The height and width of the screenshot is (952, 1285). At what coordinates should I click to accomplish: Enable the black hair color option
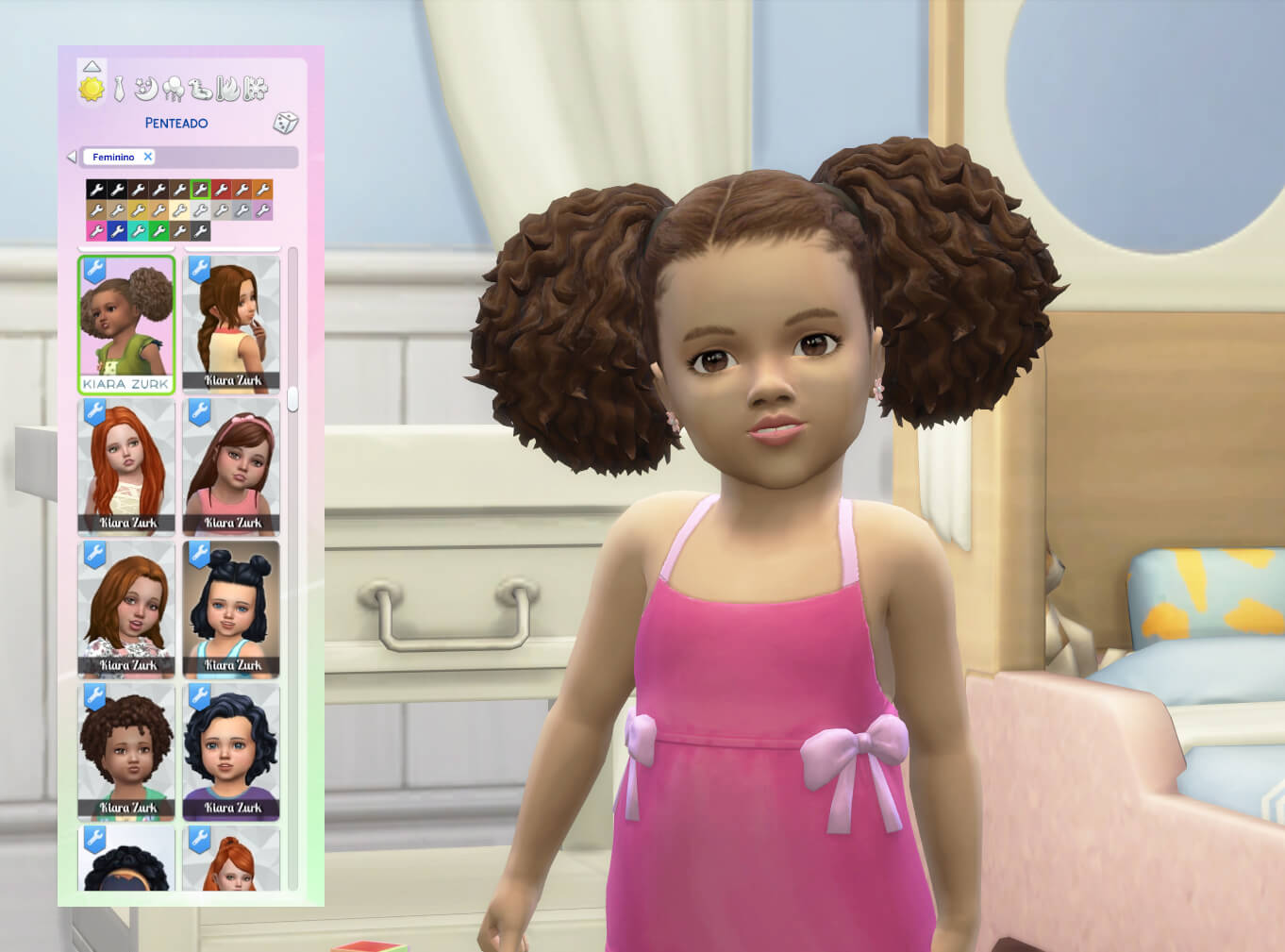[97, 190]
